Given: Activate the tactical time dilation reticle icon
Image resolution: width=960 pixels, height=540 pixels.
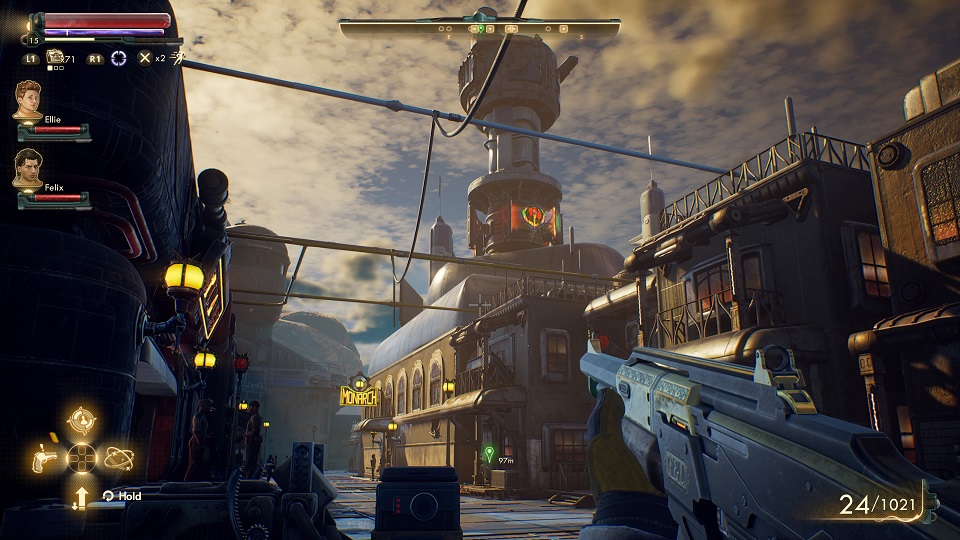Looking at the screenshot, I should (119, 58).
